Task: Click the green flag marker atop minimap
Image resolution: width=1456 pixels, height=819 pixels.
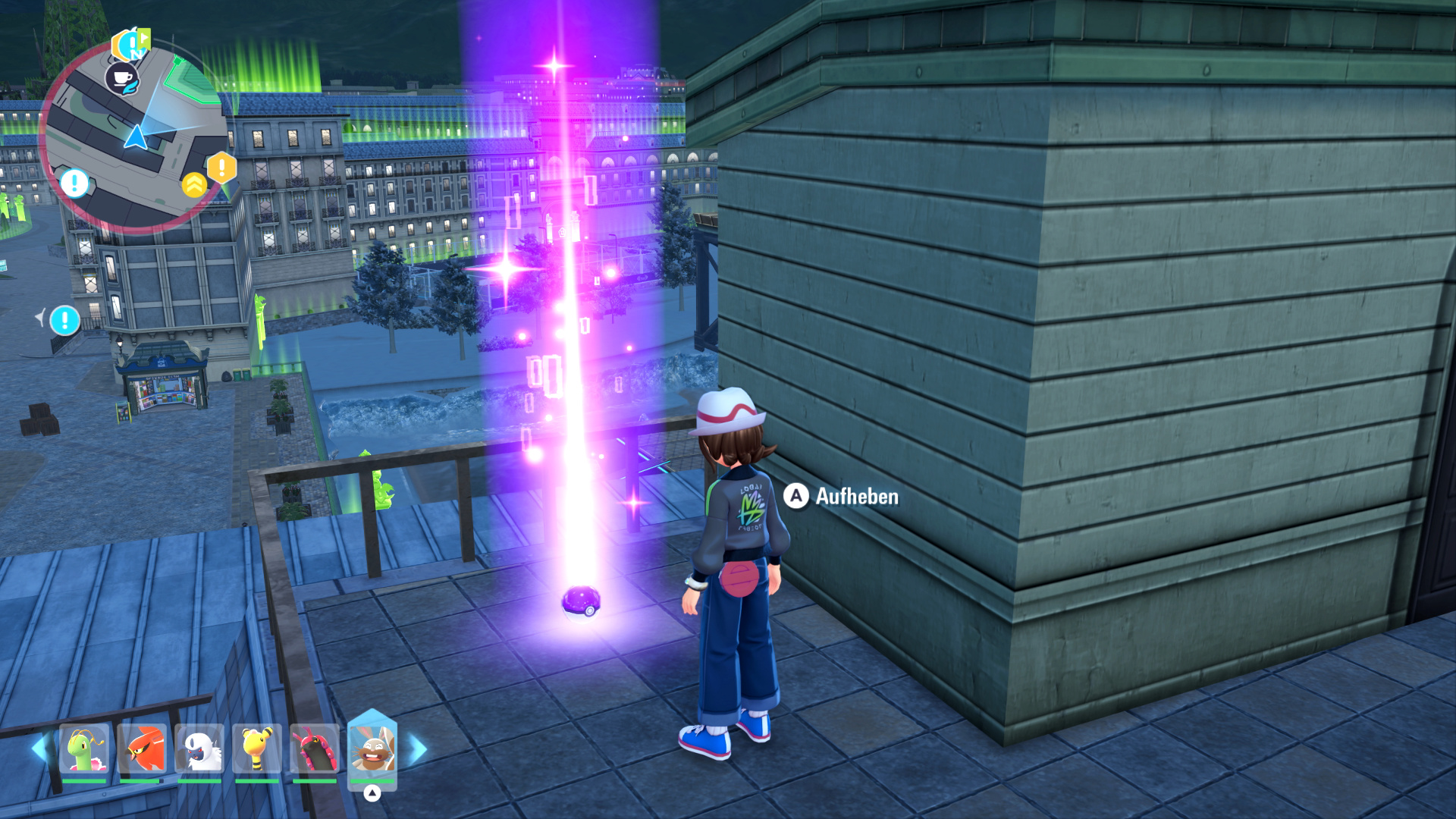Action: coord(131,44)
